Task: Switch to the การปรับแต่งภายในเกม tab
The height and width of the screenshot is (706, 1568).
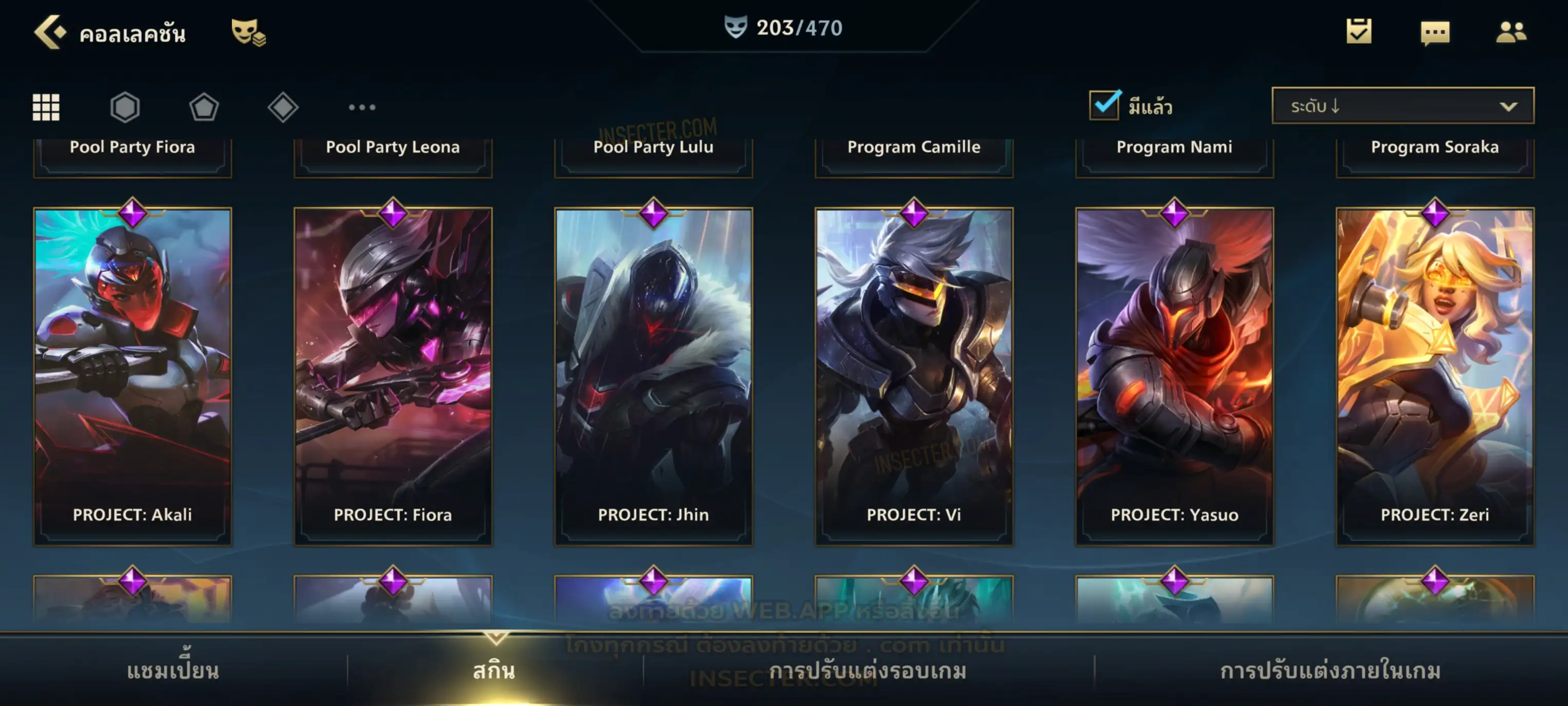Action: coord(1331,671)
